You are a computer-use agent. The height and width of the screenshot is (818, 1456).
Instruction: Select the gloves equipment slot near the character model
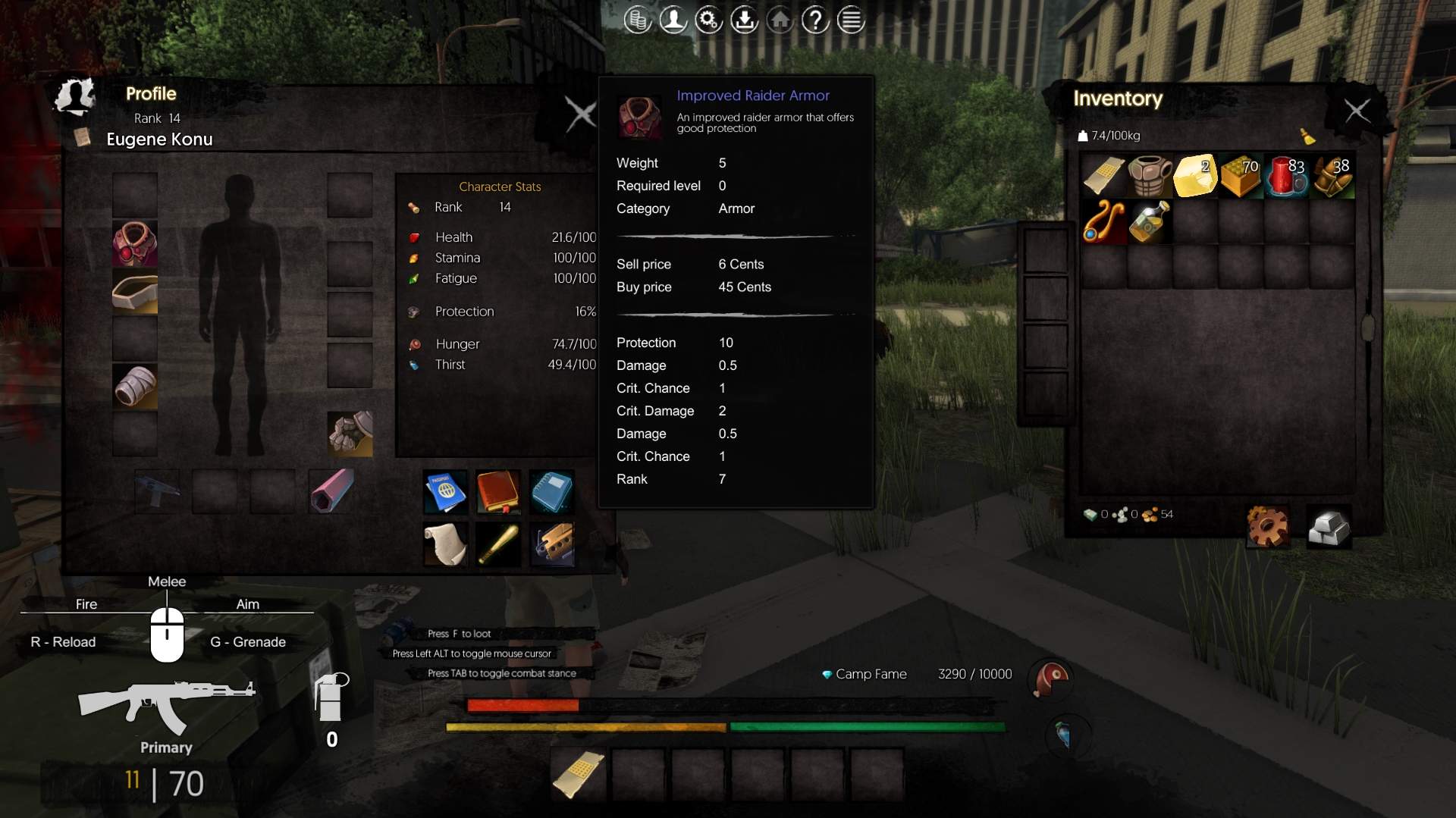tap(350, 434)
